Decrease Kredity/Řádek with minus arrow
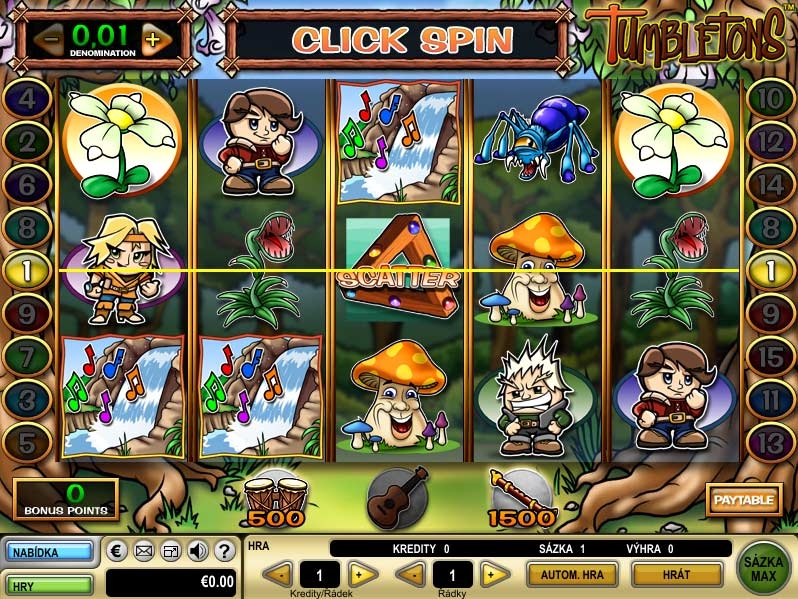Screen dimensions: 798x599 pyautogui.click(x=278, y=575)
